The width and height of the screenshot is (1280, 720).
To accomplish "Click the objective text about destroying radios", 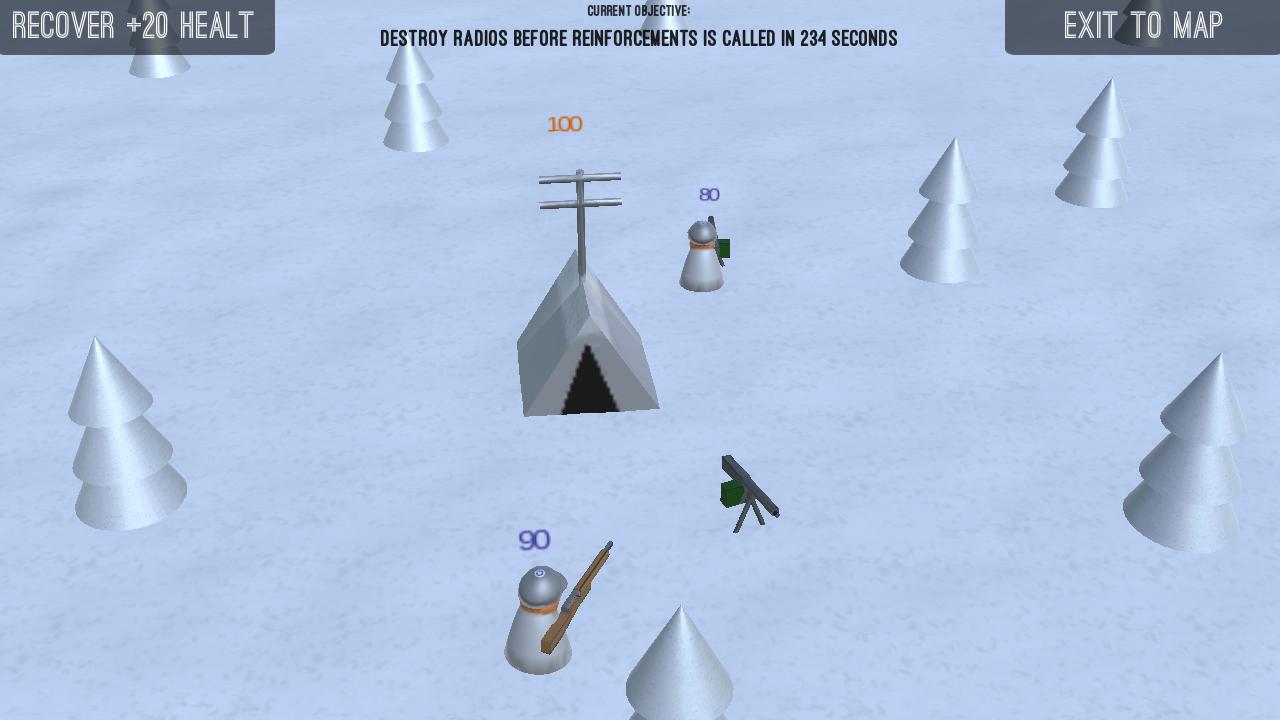I will tap(638, 38).
